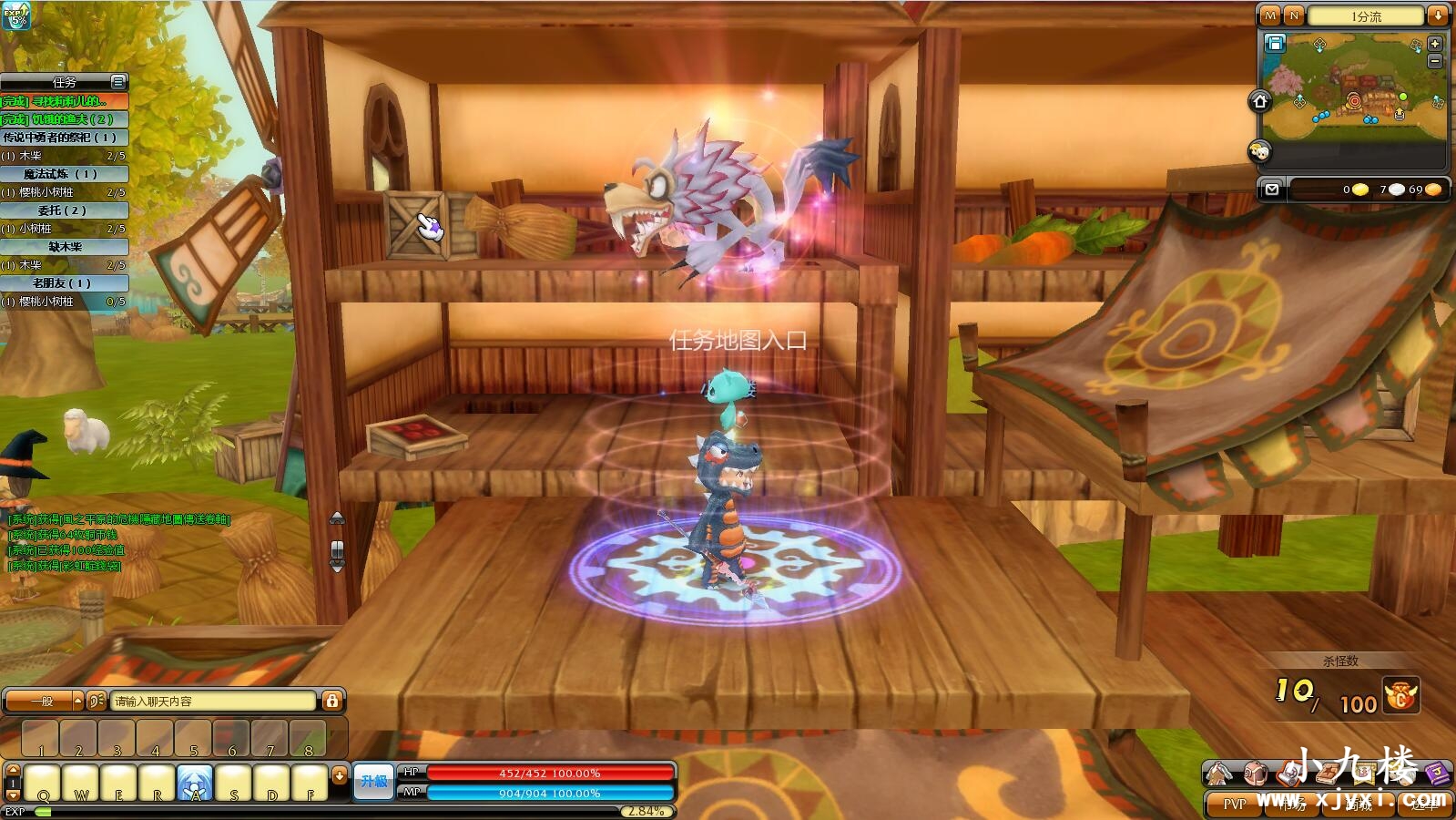Image resolution: width=1456 pixels, height=820 pixels.
Task: Click the home icon beside the minimap
Action: tap(1260, 100)
